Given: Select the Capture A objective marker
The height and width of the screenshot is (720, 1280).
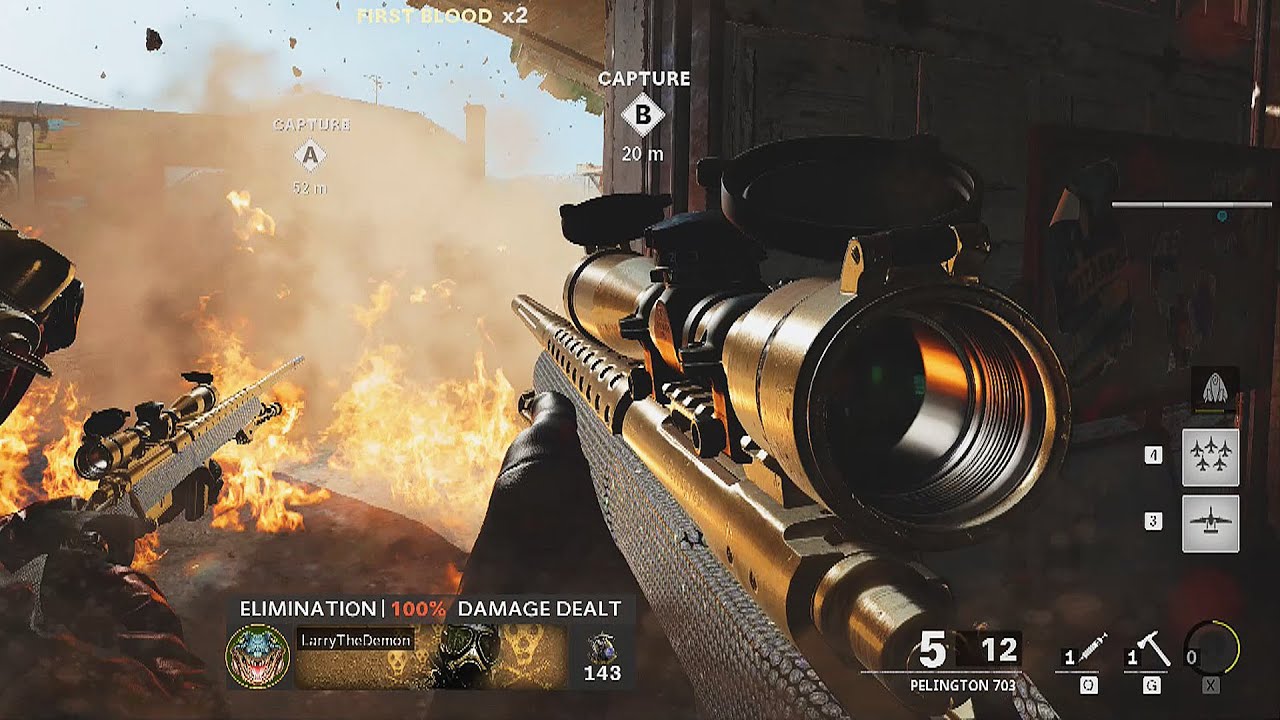Looking at the screenshot, I should click(x=310, y=155).
